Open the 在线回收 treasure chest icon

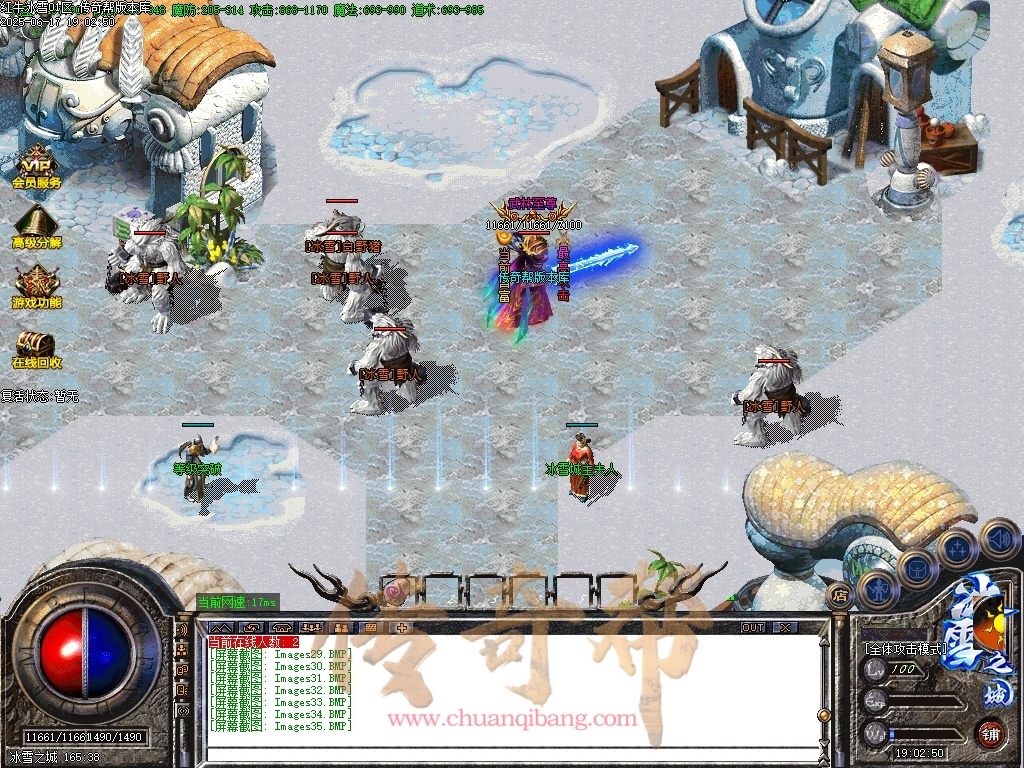coord(37,347)
